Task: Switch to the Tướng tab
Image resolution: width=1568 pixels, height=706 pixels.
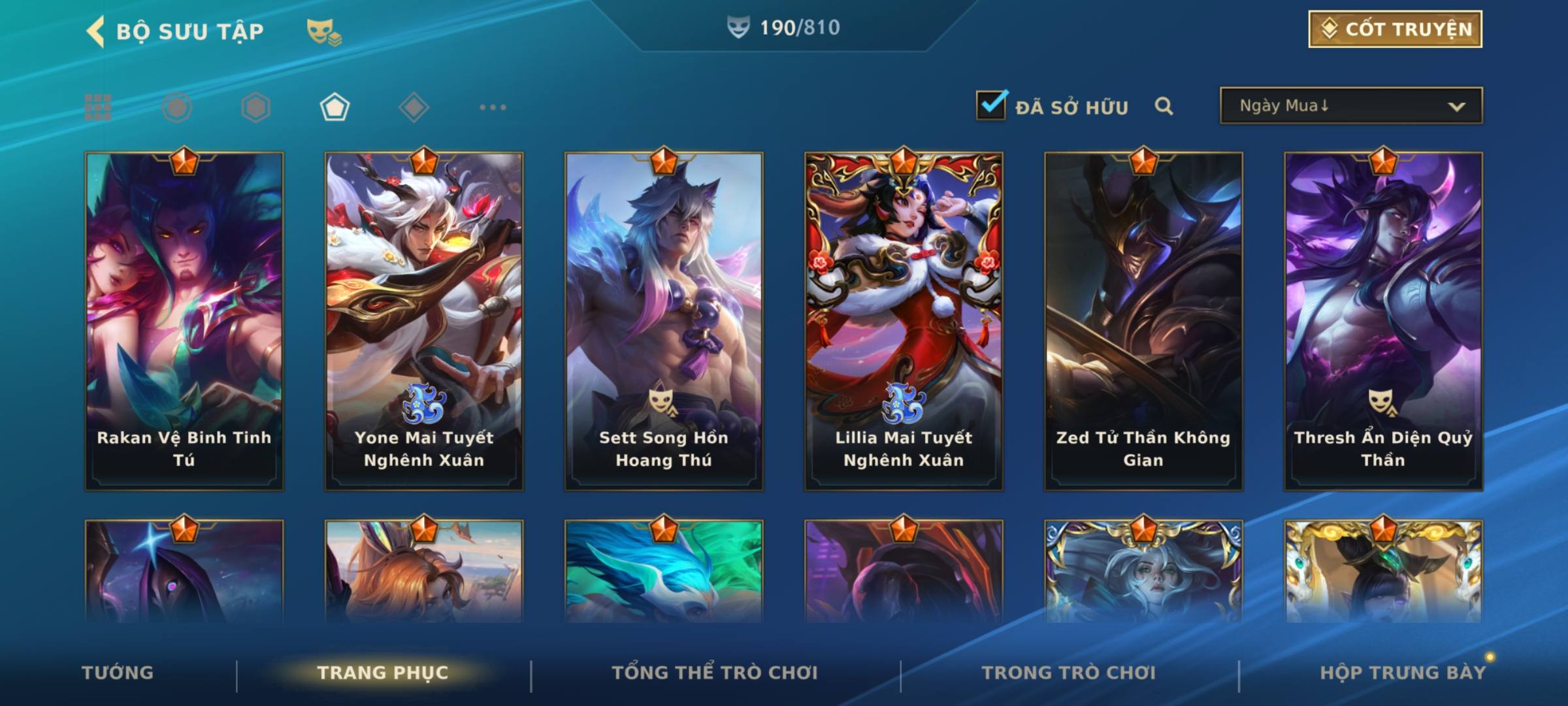Action: point(118,673)
